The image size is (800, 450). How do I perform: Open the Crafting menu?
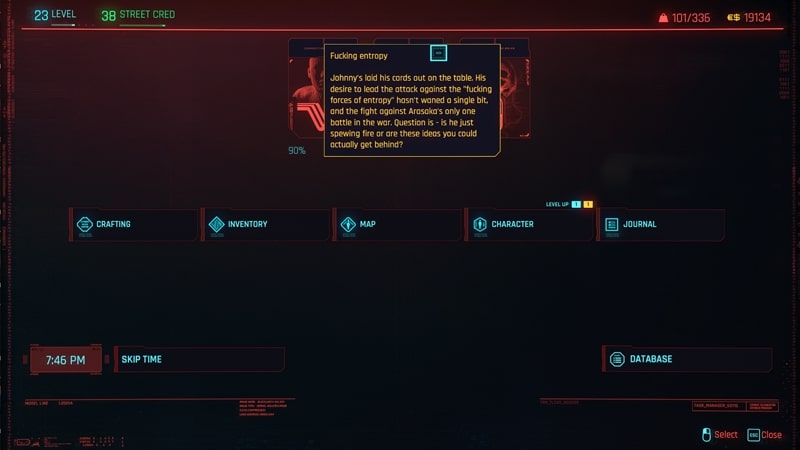[x=134, y=224]
